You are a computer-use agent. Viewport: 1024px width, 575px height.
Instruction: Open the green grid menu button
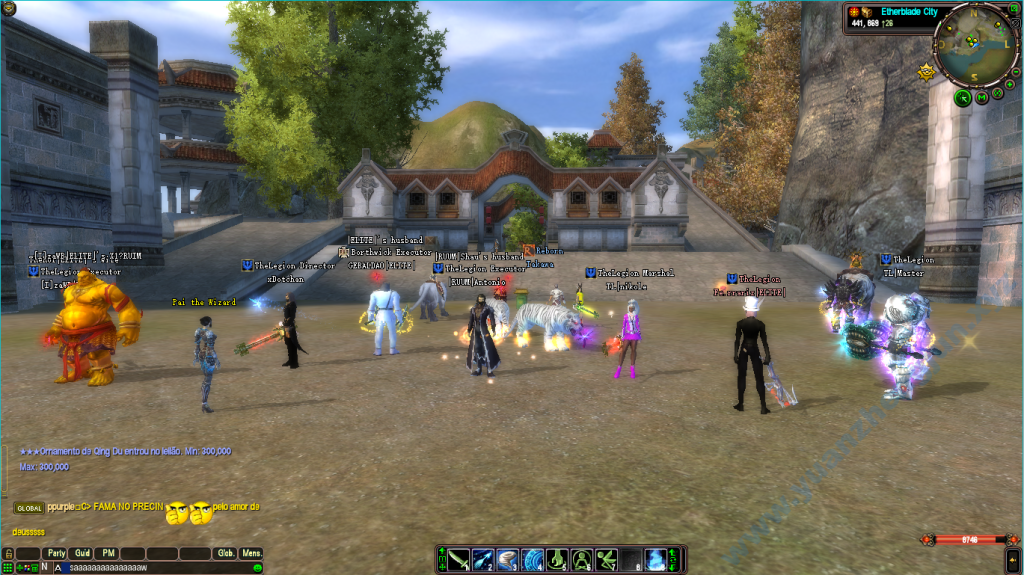pos(7,567)
